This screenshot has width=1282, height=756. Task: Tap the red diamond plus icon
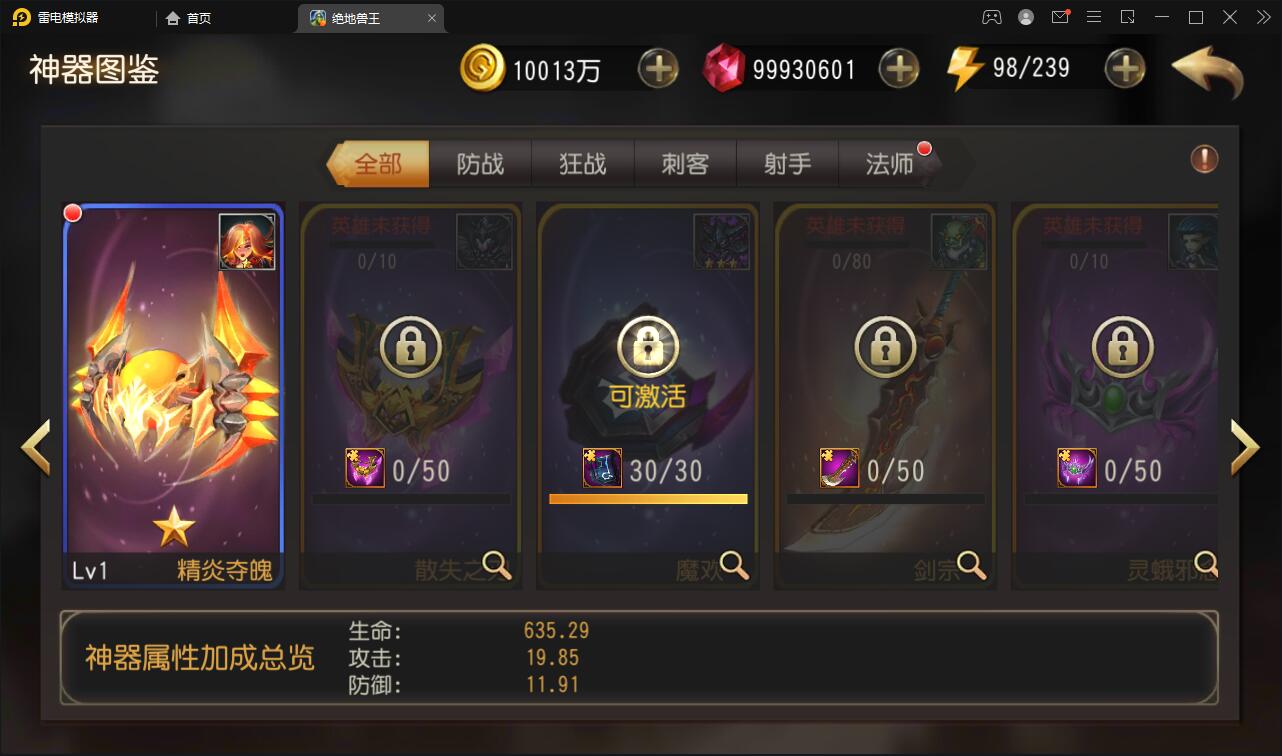coord(899,68)
